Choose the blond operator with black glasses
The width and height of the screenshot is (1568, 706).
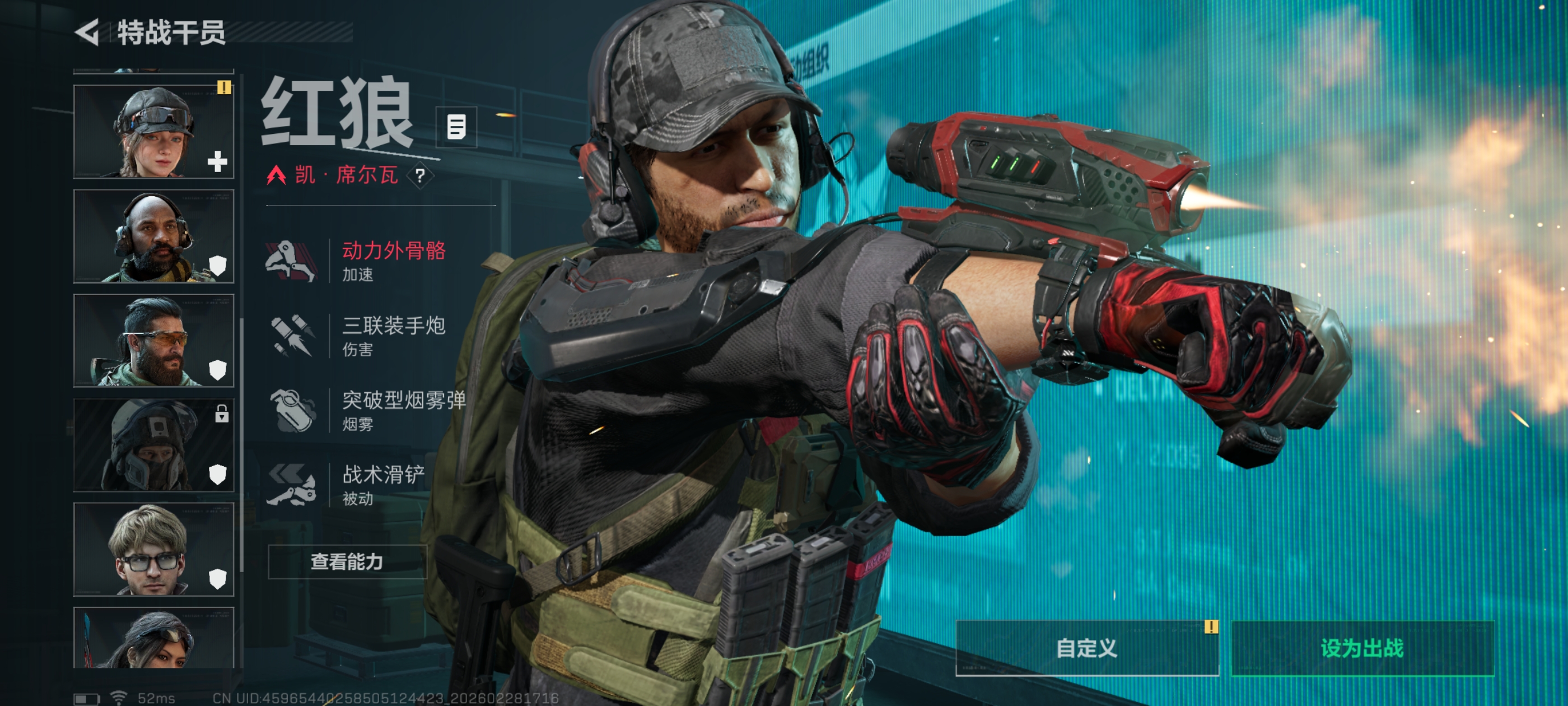click(153, 550)
